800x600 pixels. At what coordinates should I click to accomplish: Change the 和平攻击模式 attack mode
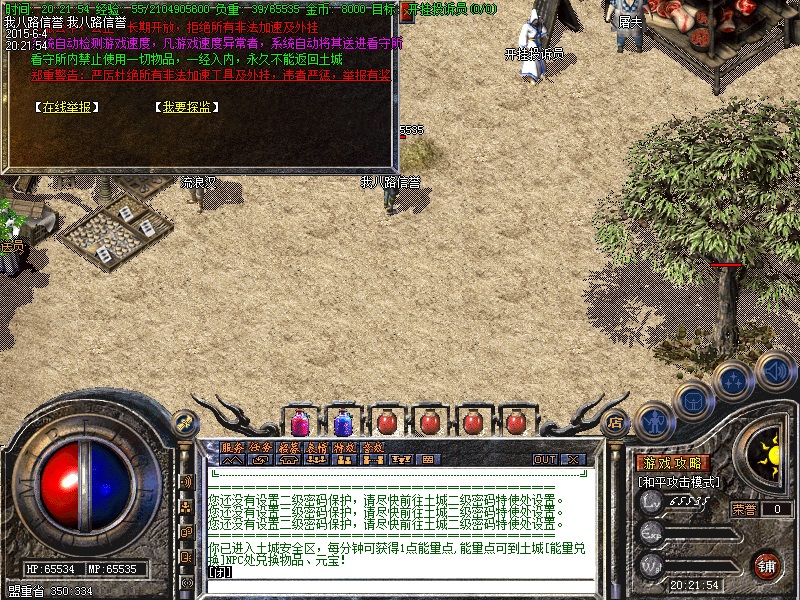[x=680, y=482]
